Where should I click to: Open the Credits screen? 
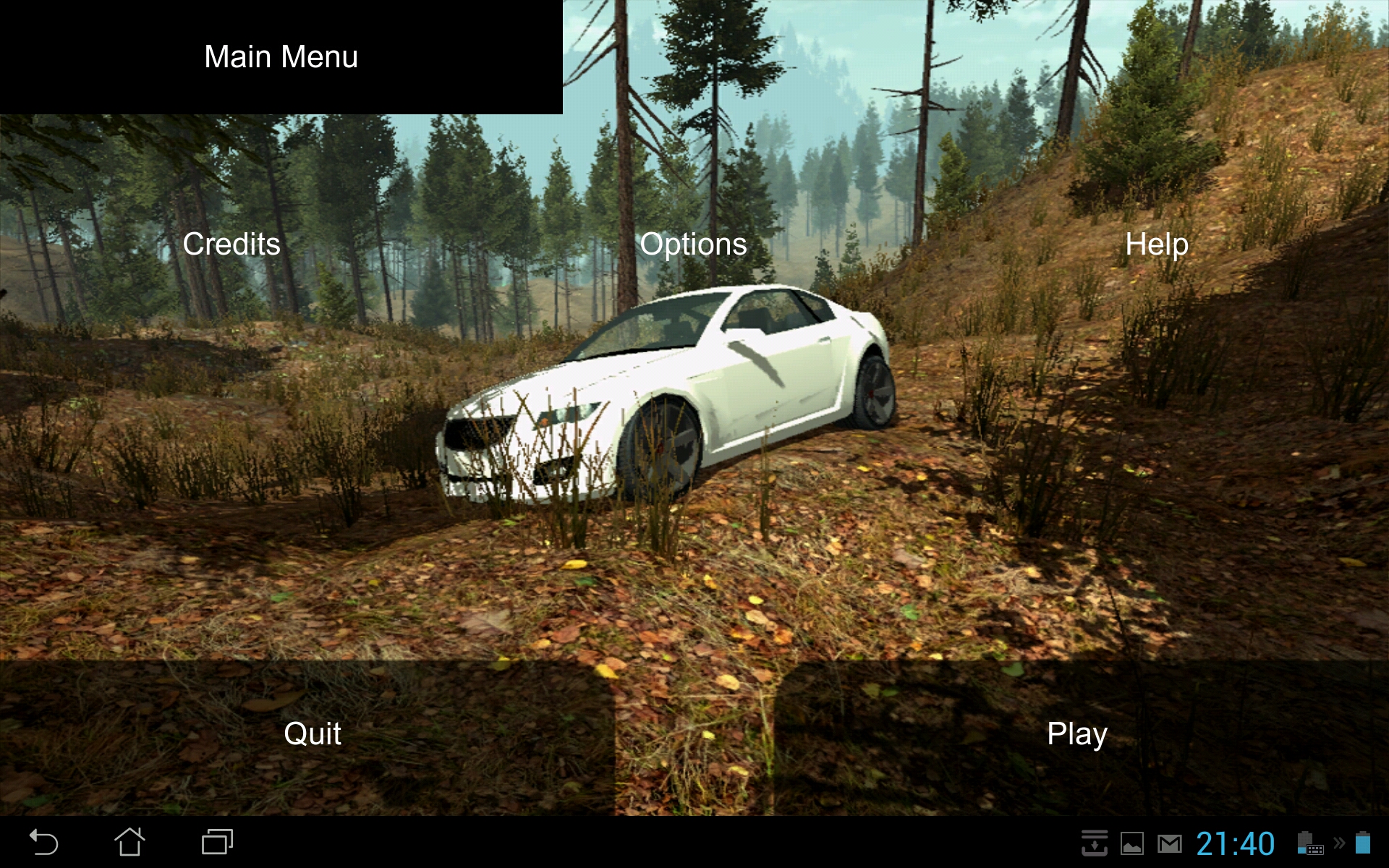coord(231,244)
